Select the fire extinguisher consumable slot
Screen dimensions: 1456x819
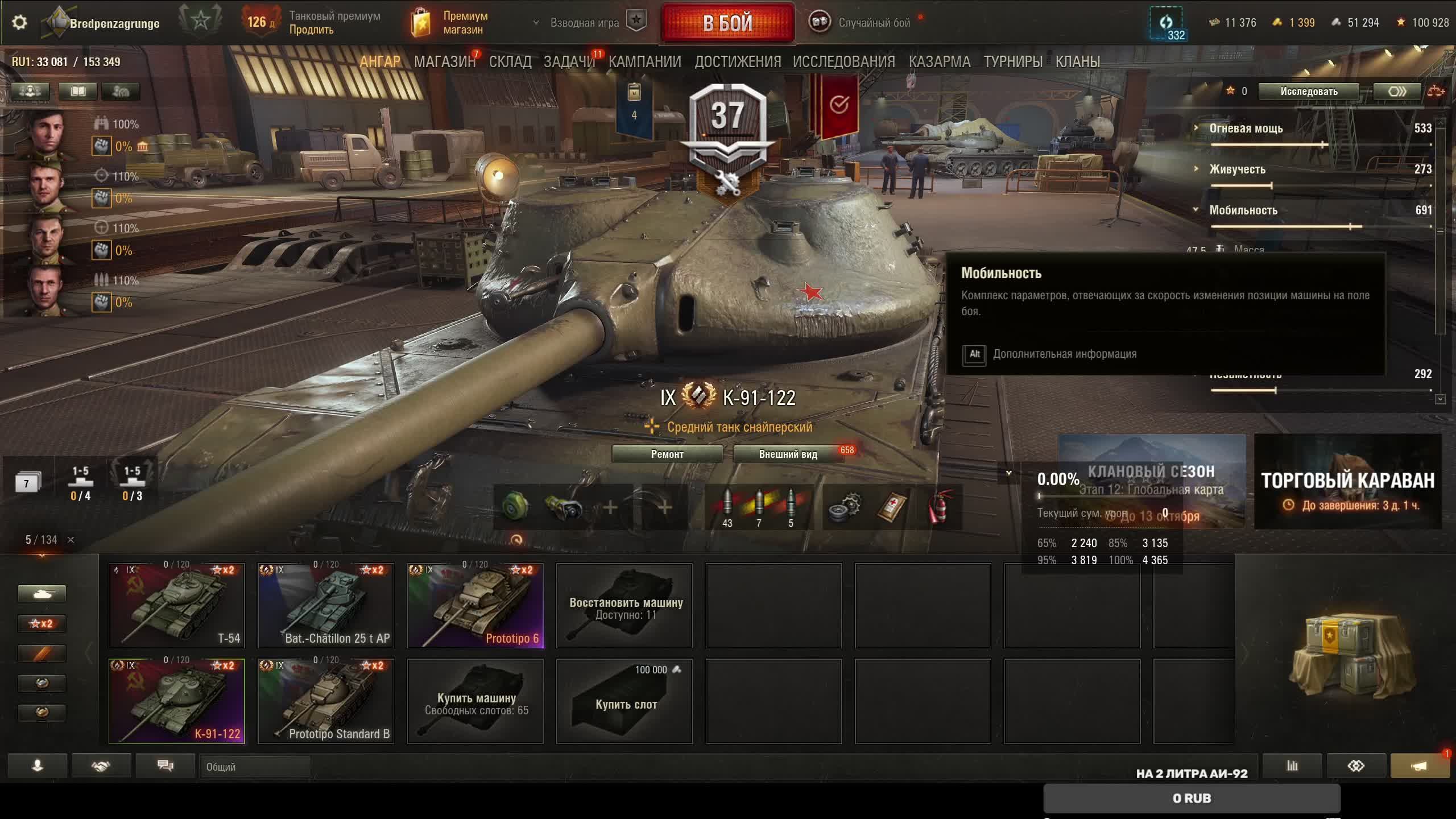point(939,506)
